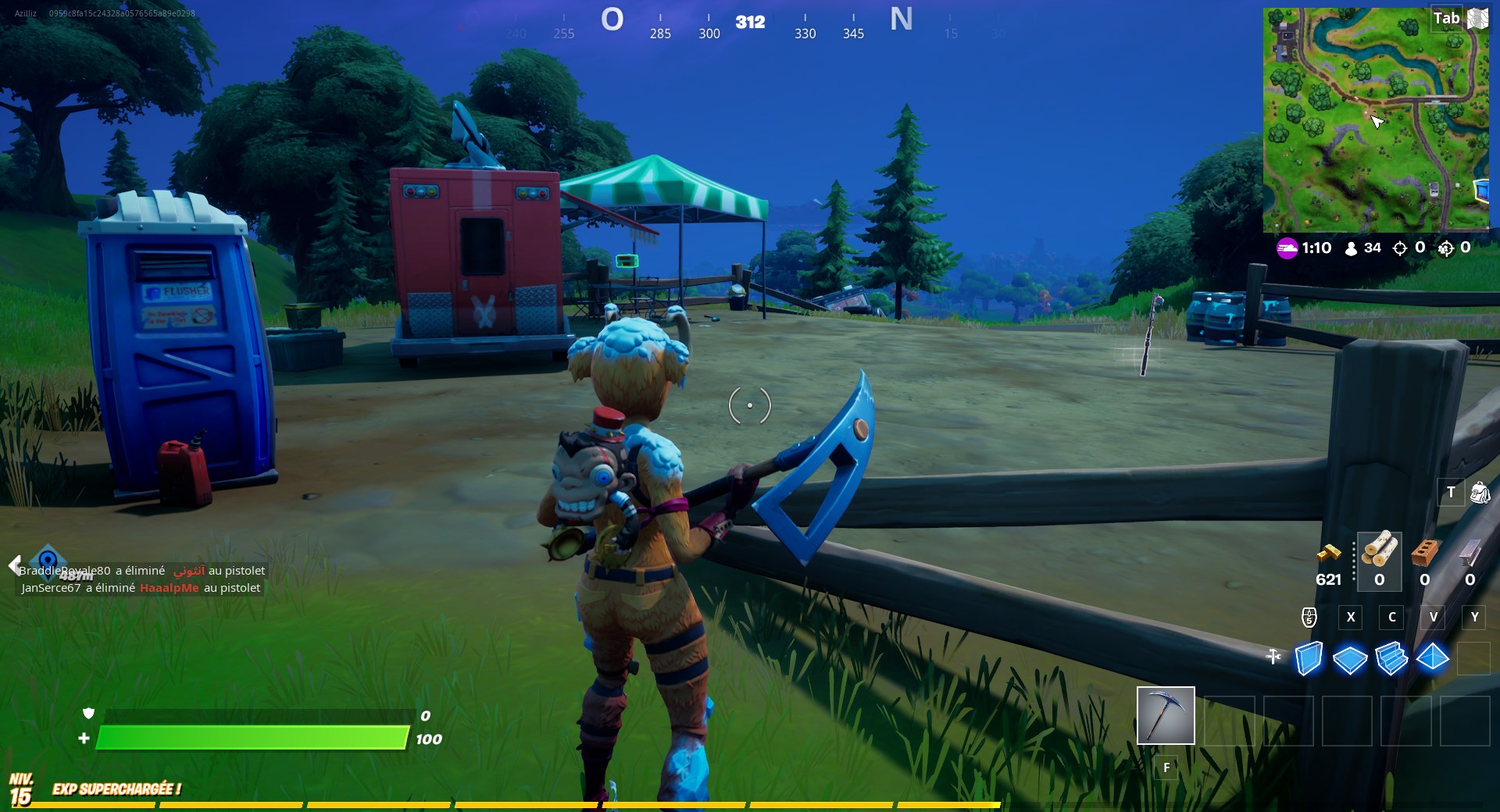Click the mouse-button-5 slot icon

[1308, 618]
